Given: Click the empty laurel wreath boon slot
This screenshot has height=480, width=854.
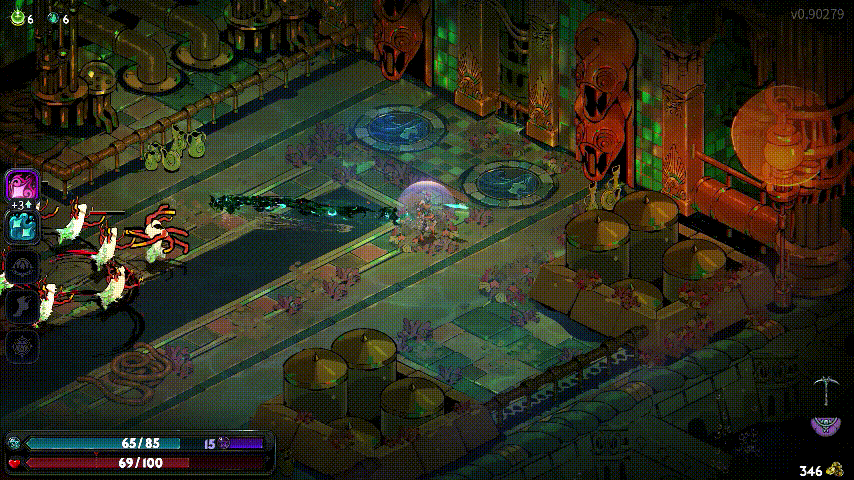Looking at the screenshot, I should click(21, 266).
